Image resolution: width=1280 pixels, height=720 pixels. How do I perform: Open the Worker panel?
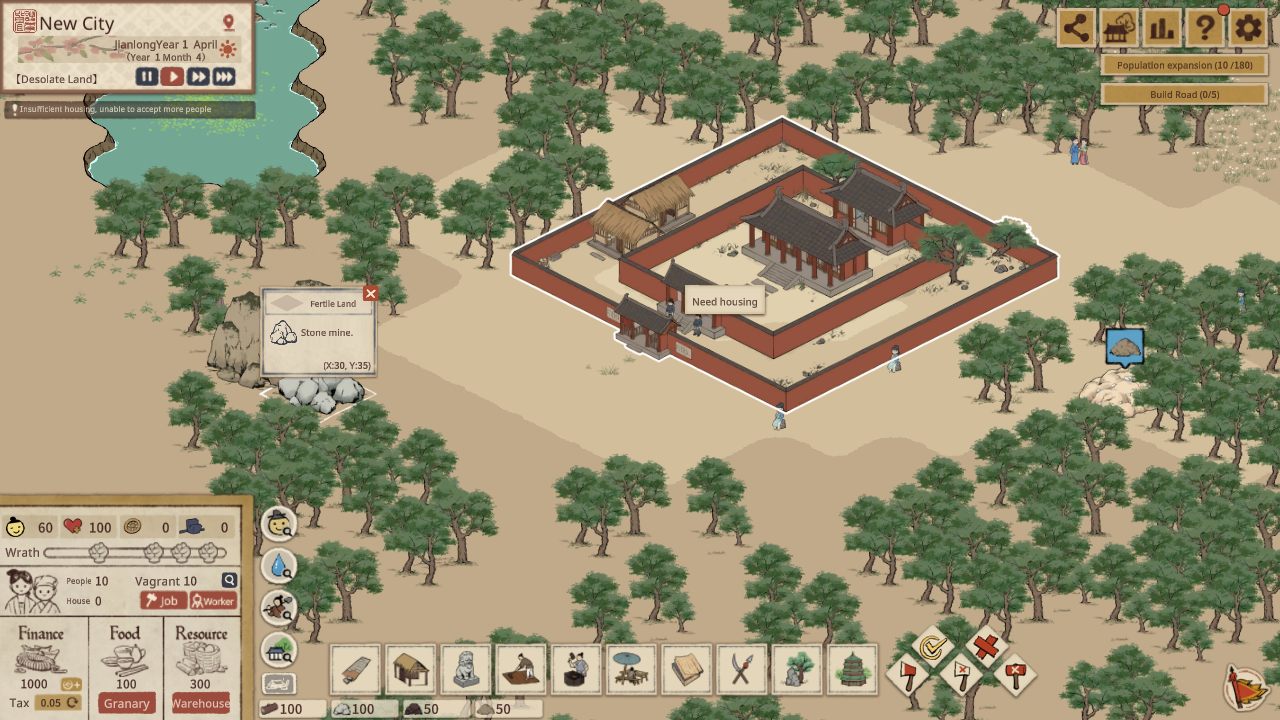[213, 601]
